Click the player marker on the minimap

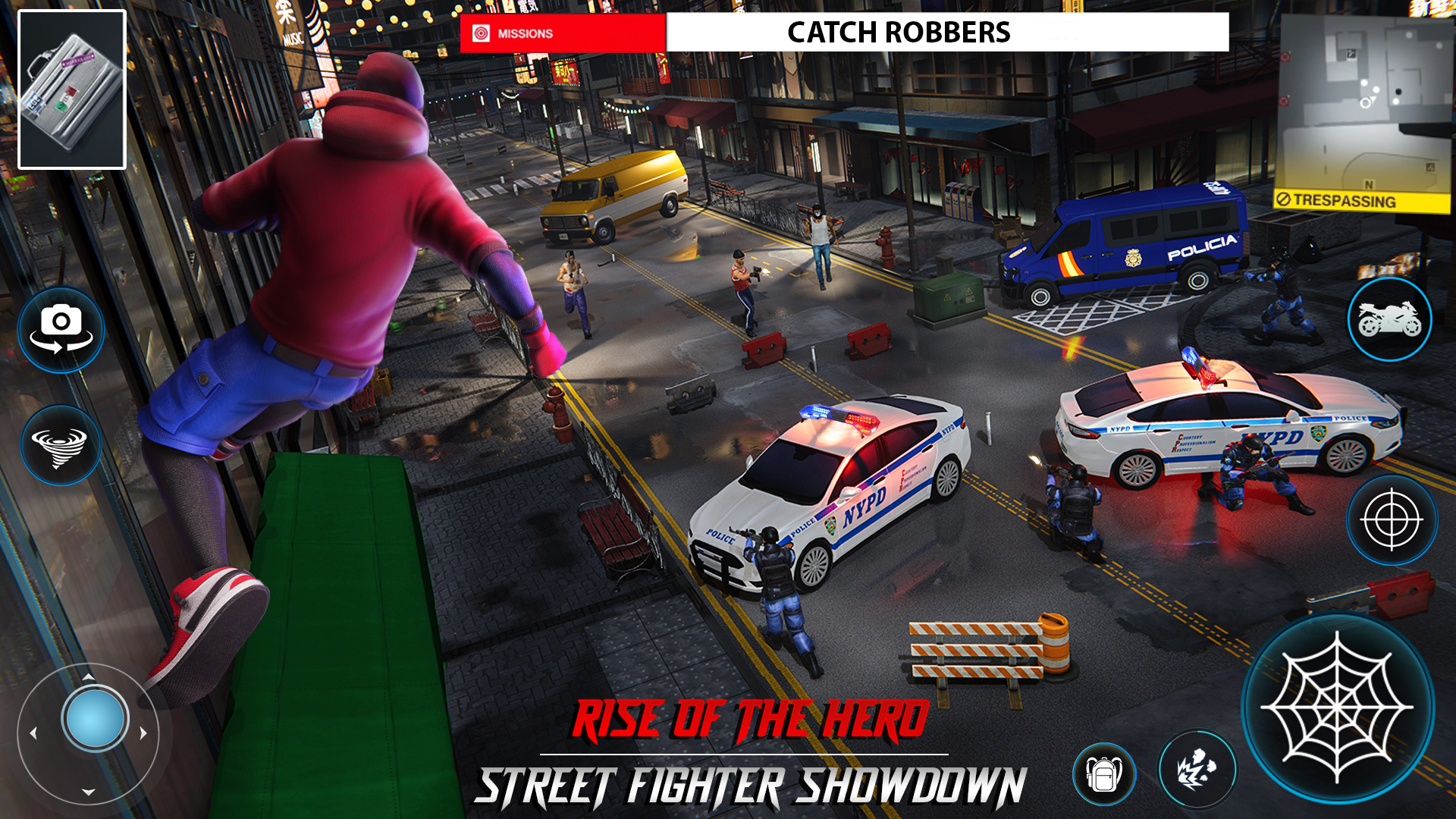[x=1366, y=102]
